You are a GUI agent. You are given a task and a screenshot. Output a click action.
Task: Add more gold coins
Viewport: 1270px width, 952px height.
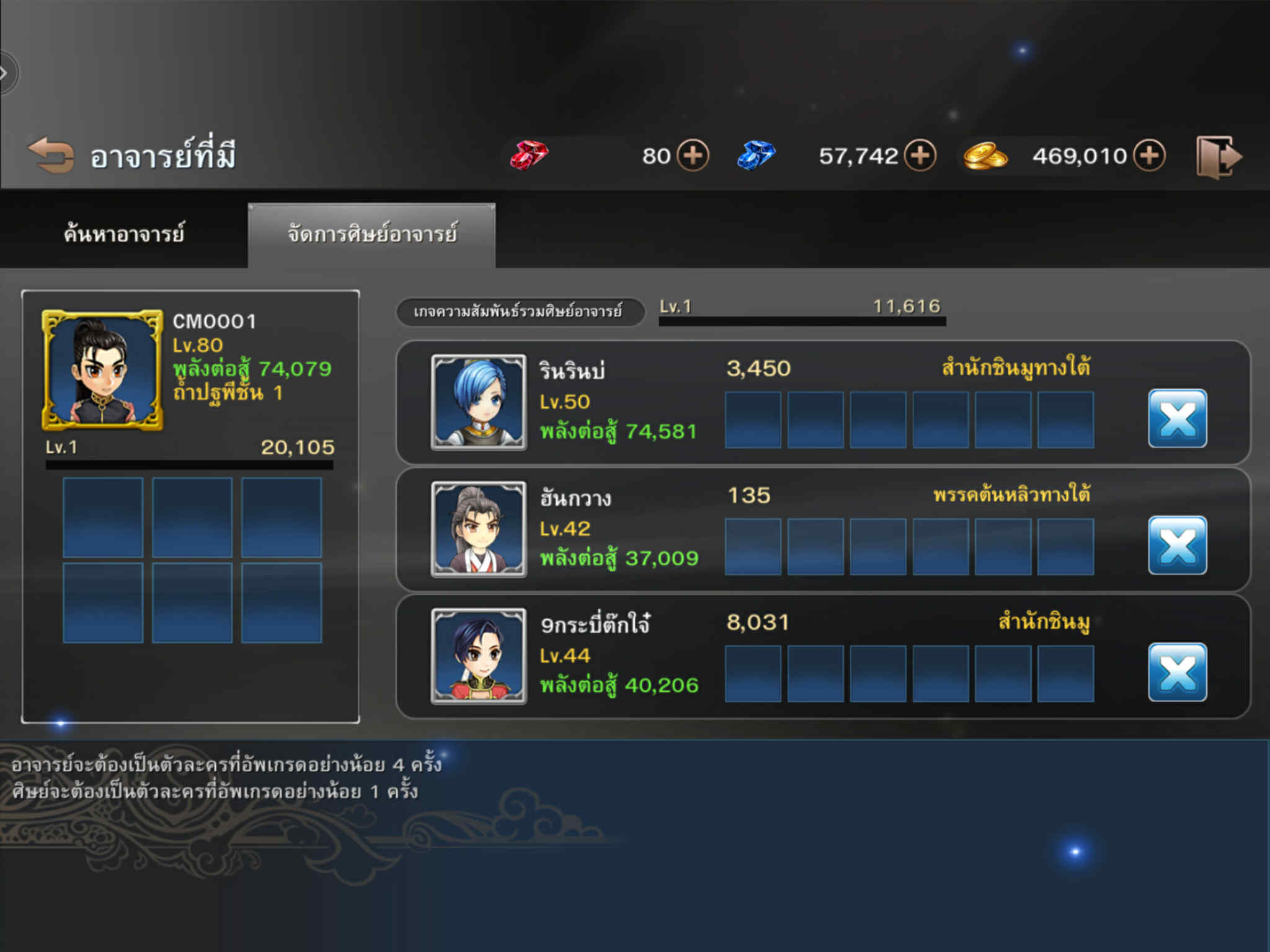(x=1149, y=155)
